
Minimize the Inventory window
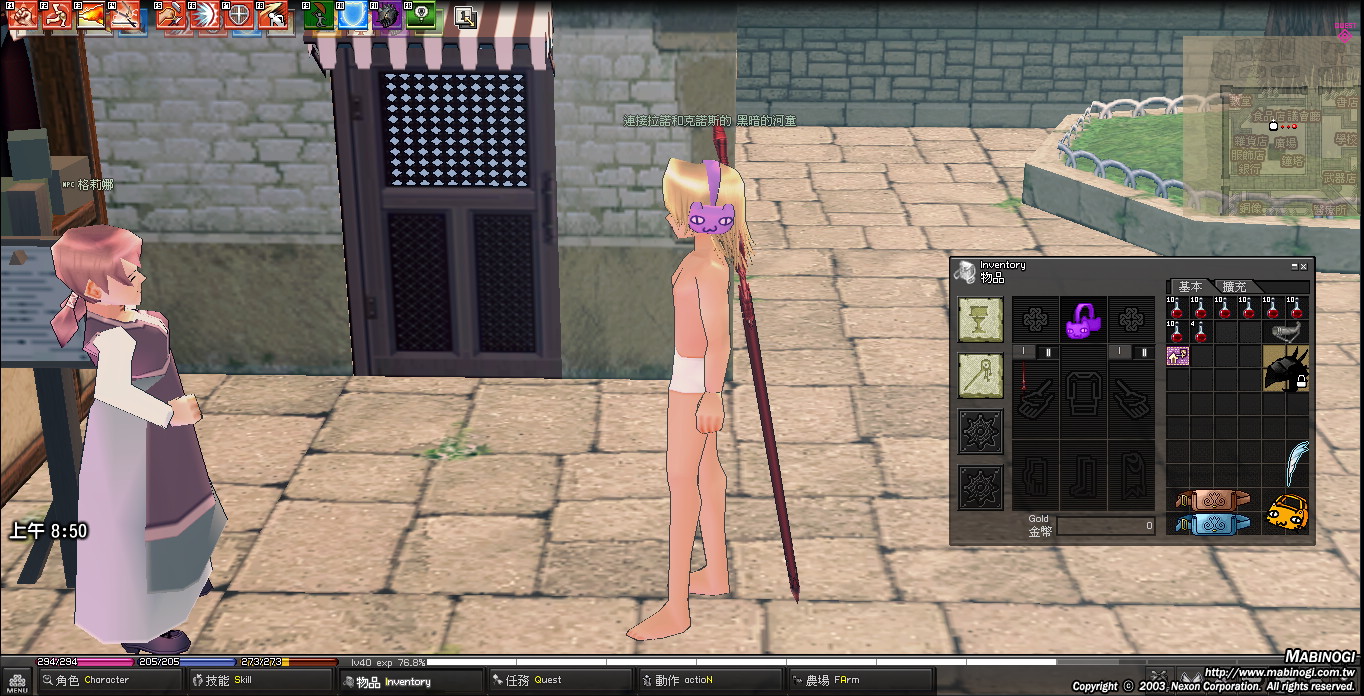pyautogui.click(x=1293, y=267)
